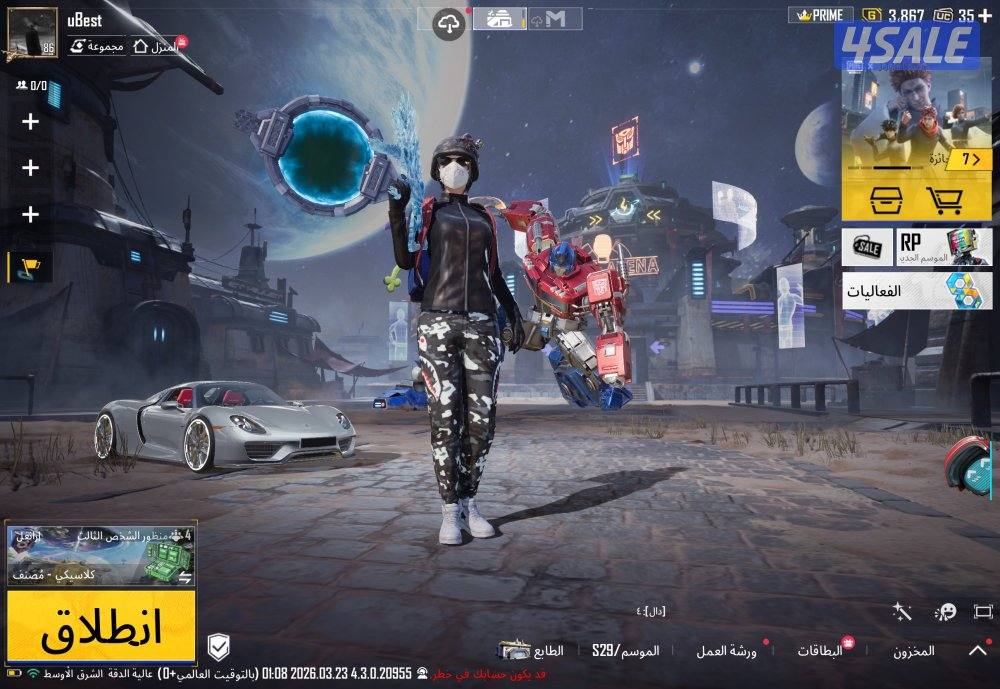Open المخزون (inventory) menu
The image size is (1000, 689).
[x=913, y=651]
